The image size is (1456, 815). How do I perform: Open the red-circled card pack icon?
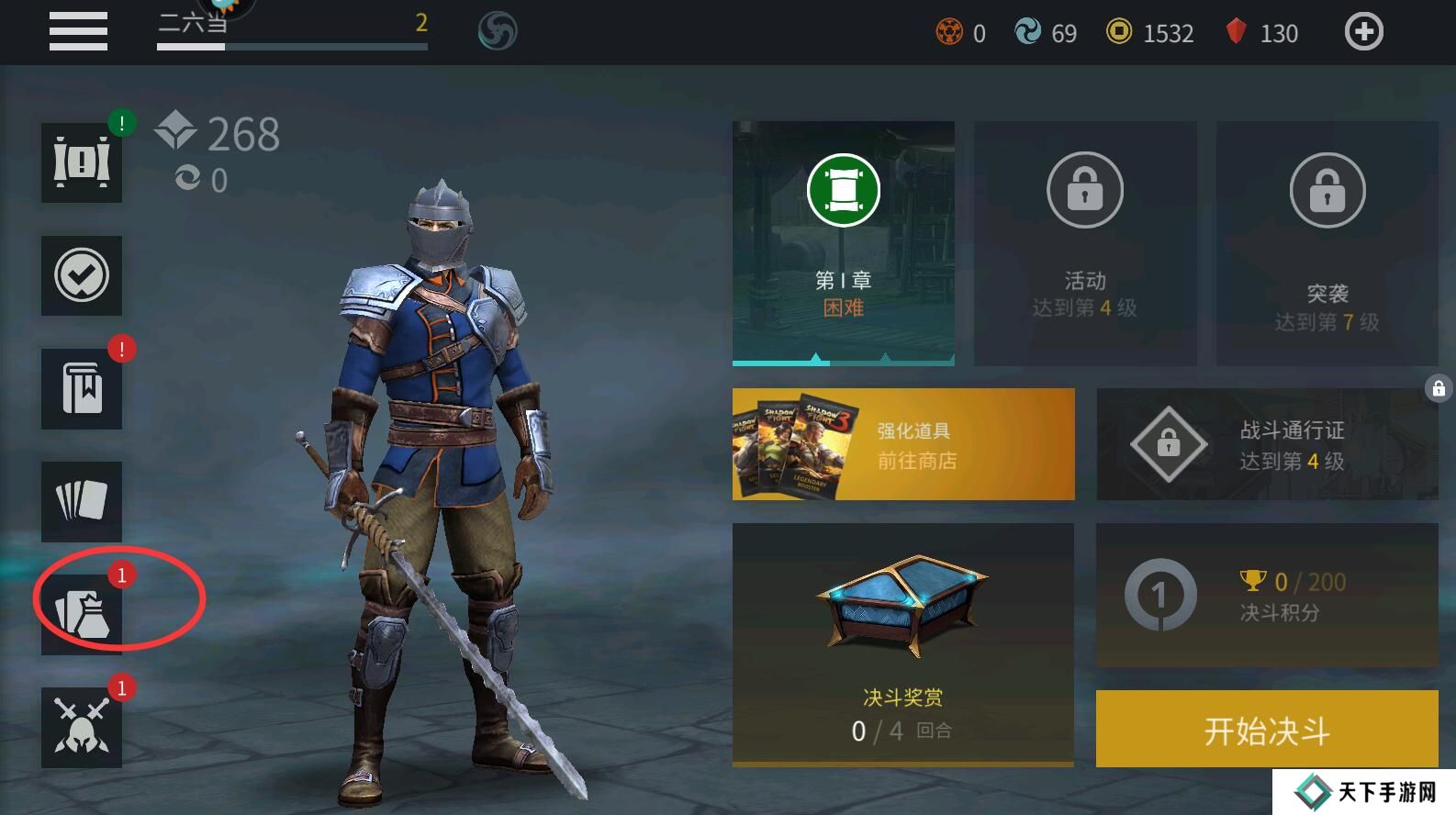(x=82, y=613)
